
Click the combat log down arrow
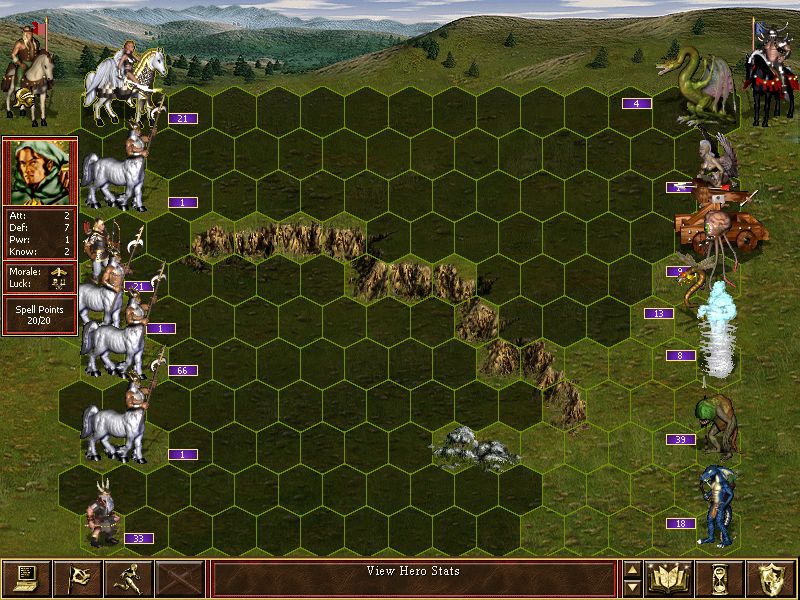click(632, 587)
